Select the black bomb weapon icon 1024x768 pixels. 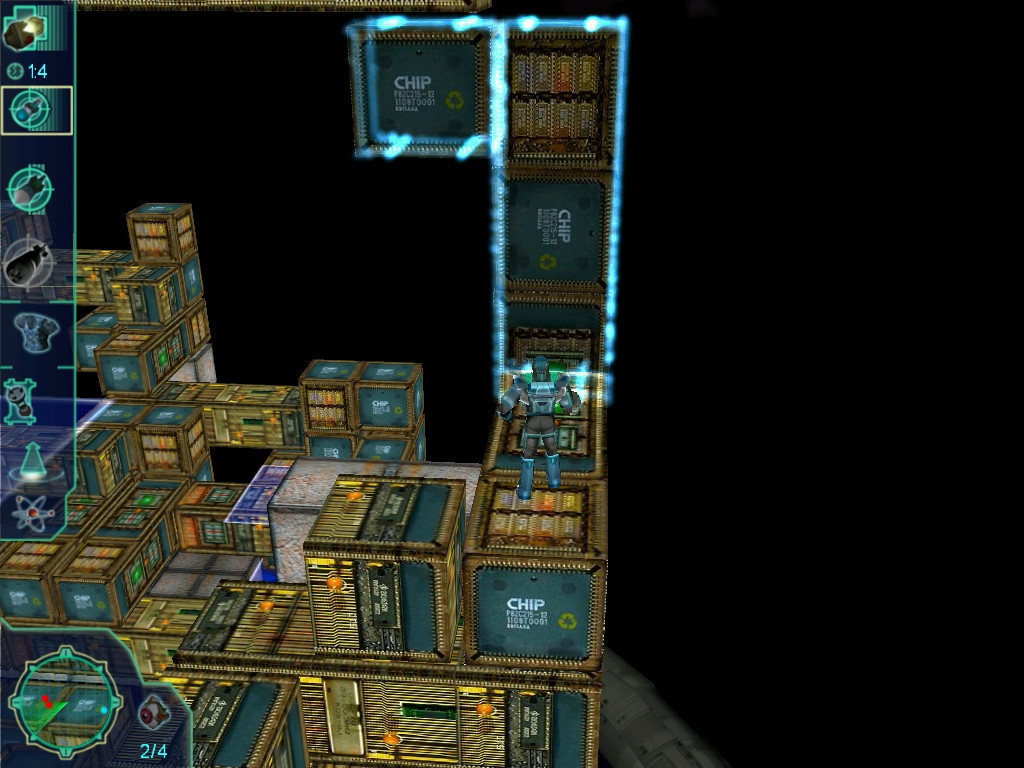tap(28, 261)
